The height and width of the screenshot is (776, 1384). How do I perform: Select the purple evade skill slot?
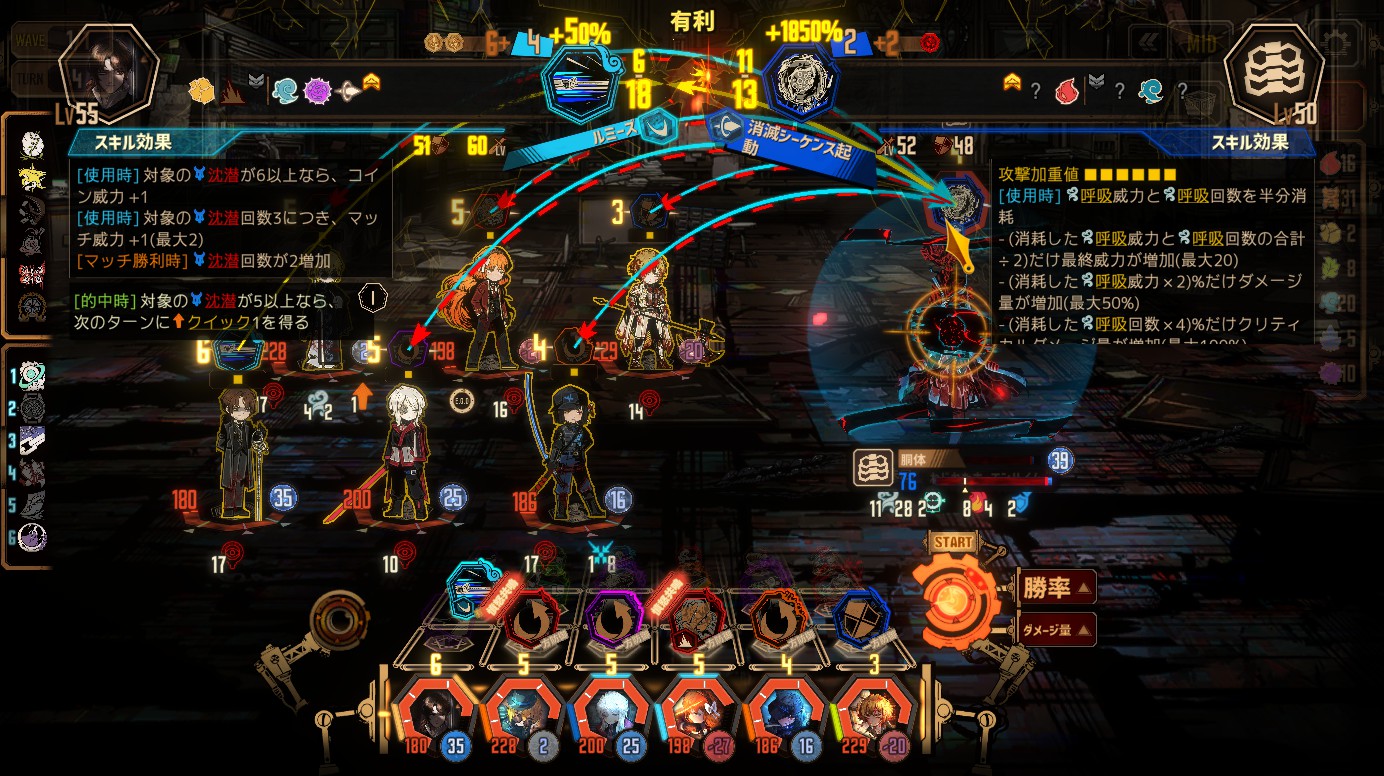(x=612, y=620)
